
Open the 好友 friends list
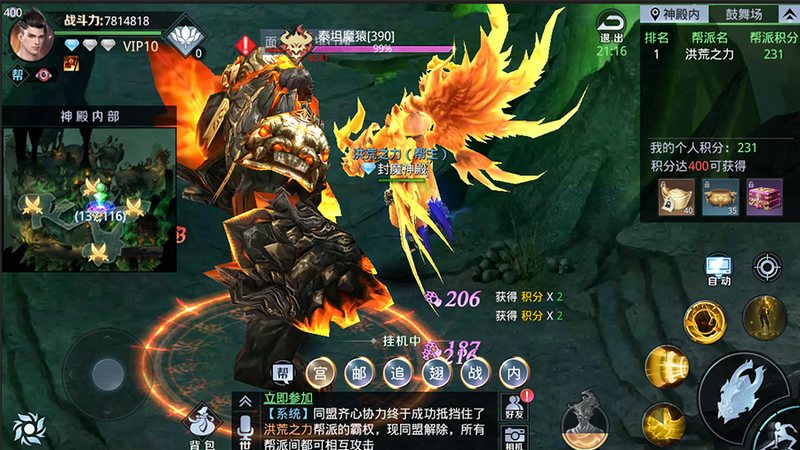pos(514,405)
